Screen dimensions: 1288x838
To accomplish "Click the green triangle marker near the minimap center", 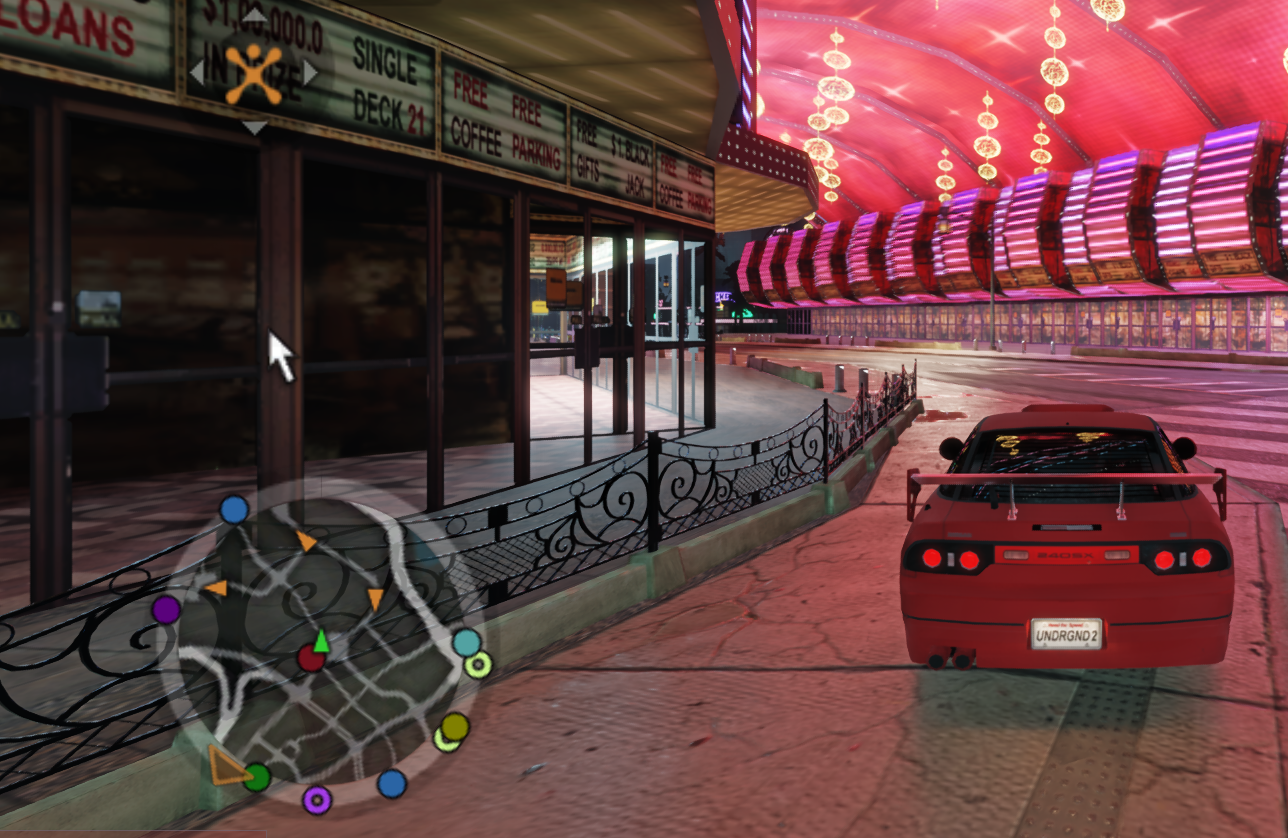I will pos(321,640).
